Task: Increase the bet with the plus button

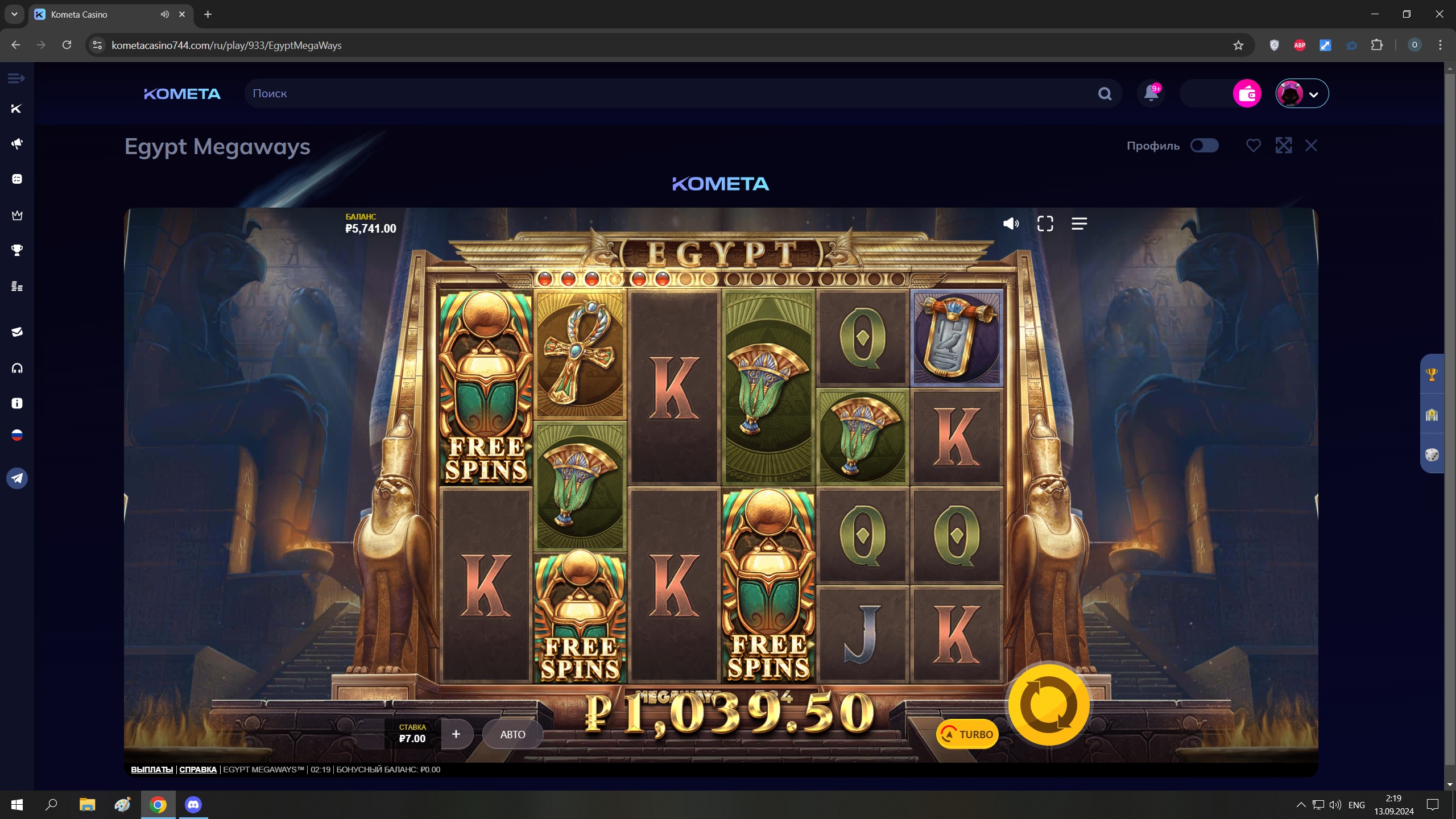Action: (x=456, y=734)
